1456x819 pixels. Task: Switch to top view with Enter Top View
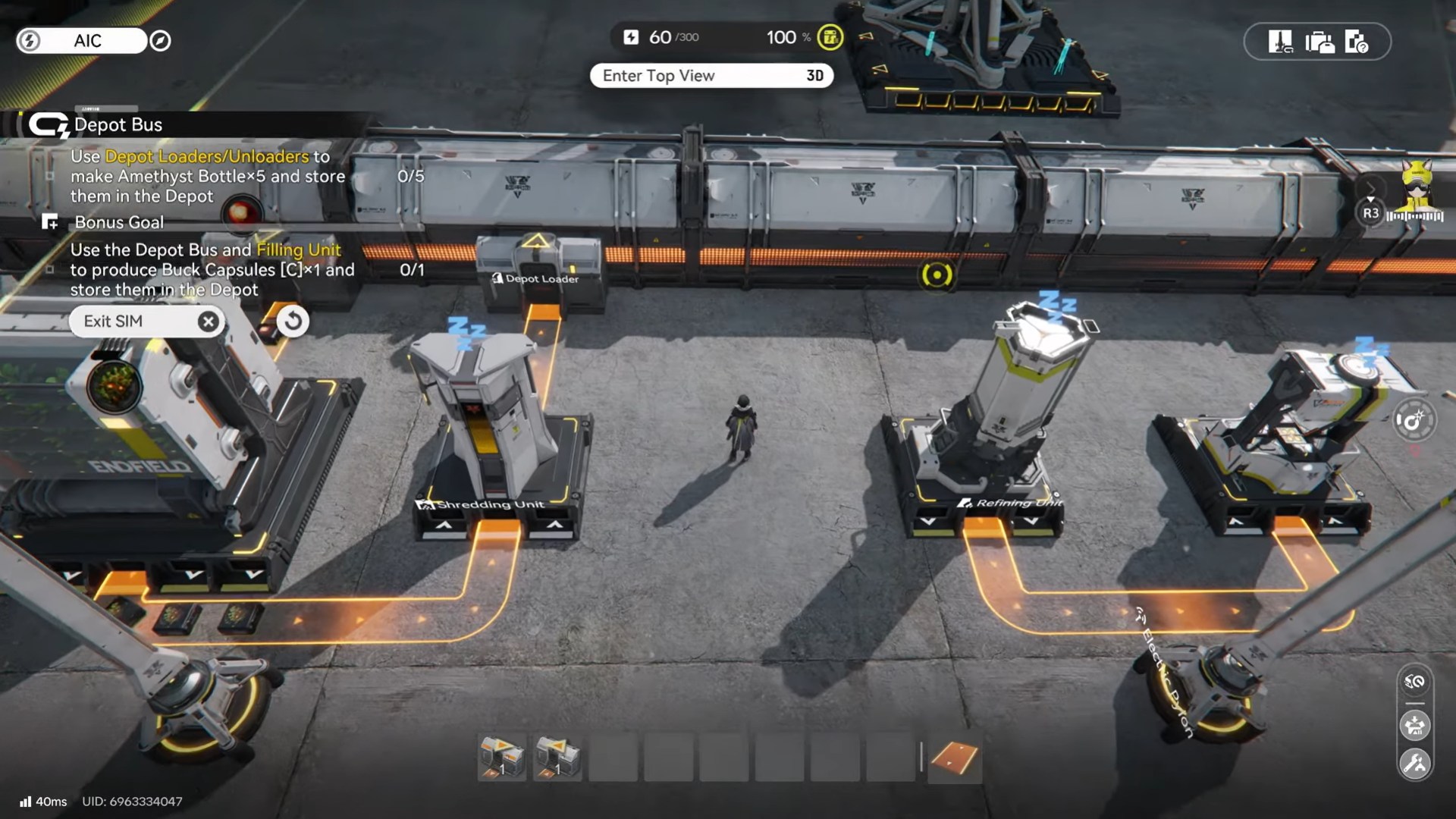[711, 76]
